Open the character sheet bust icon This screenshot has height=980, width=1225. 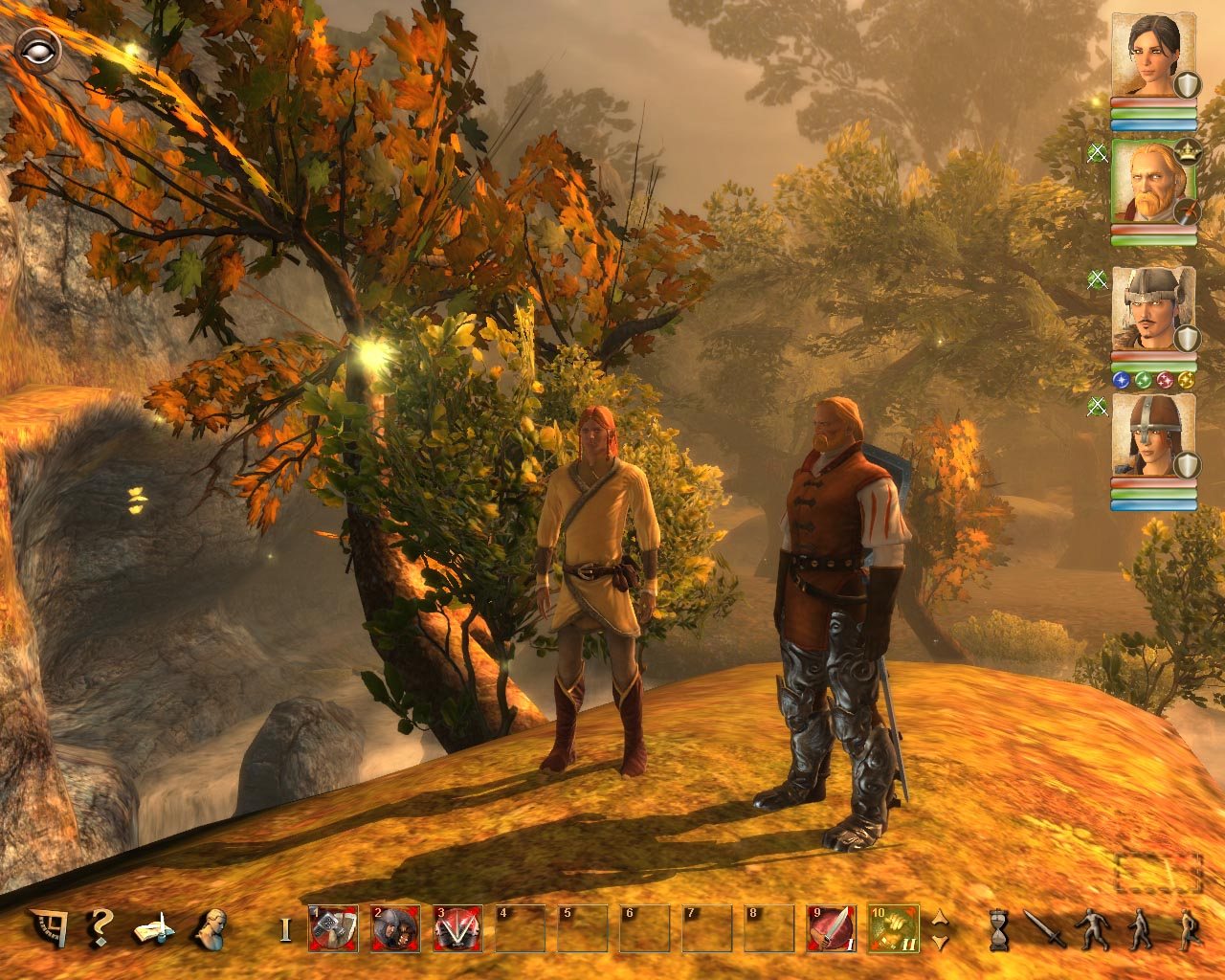[209, 927]
